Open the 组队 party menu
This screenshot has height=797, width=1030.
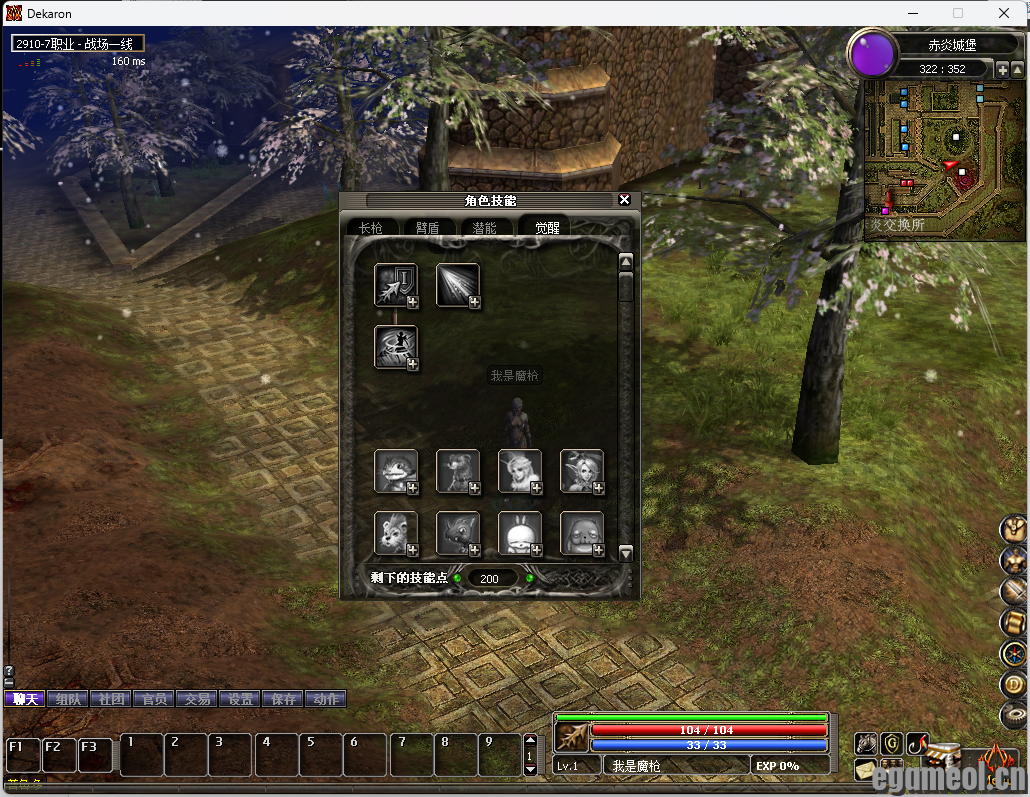pos(69,699)
